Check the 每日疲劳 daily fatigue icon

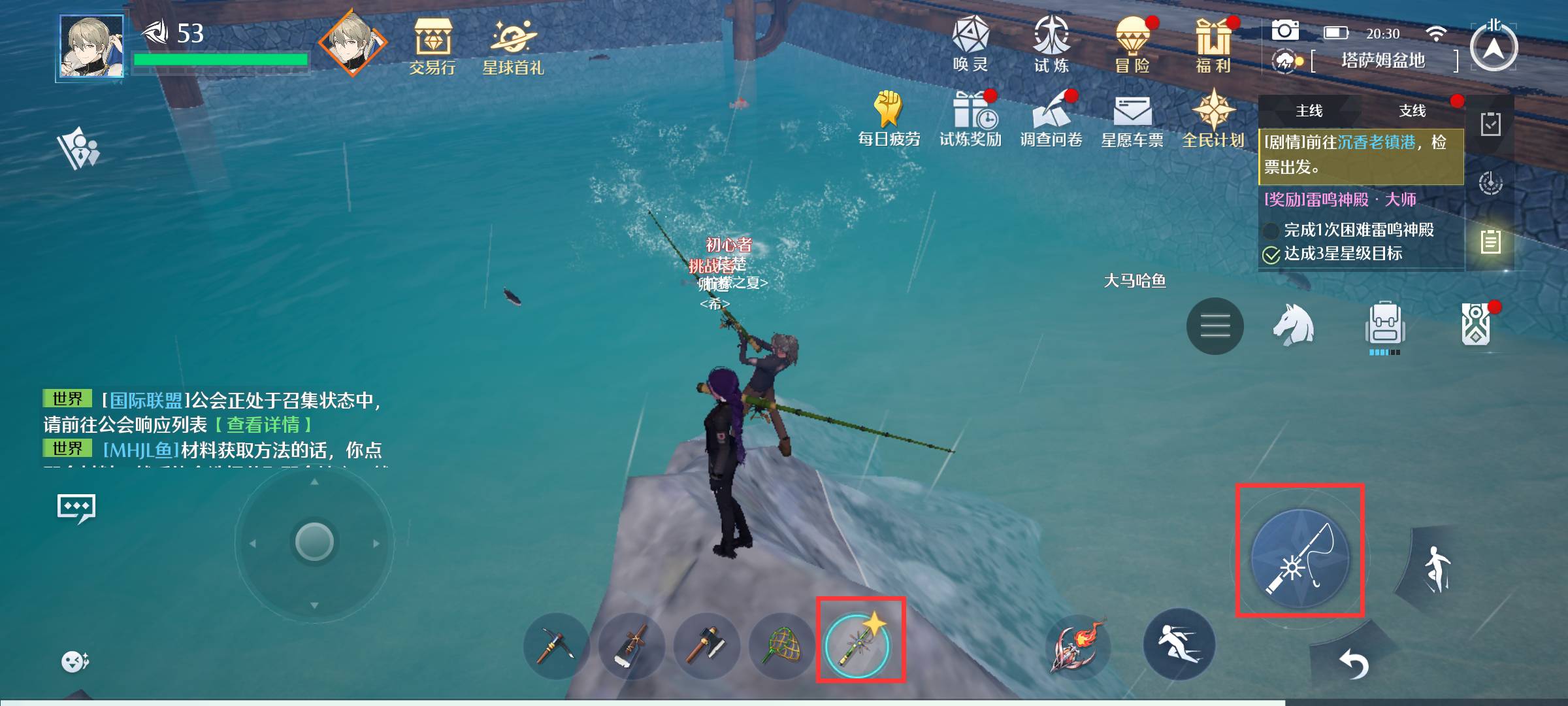[x=889, y=118]
